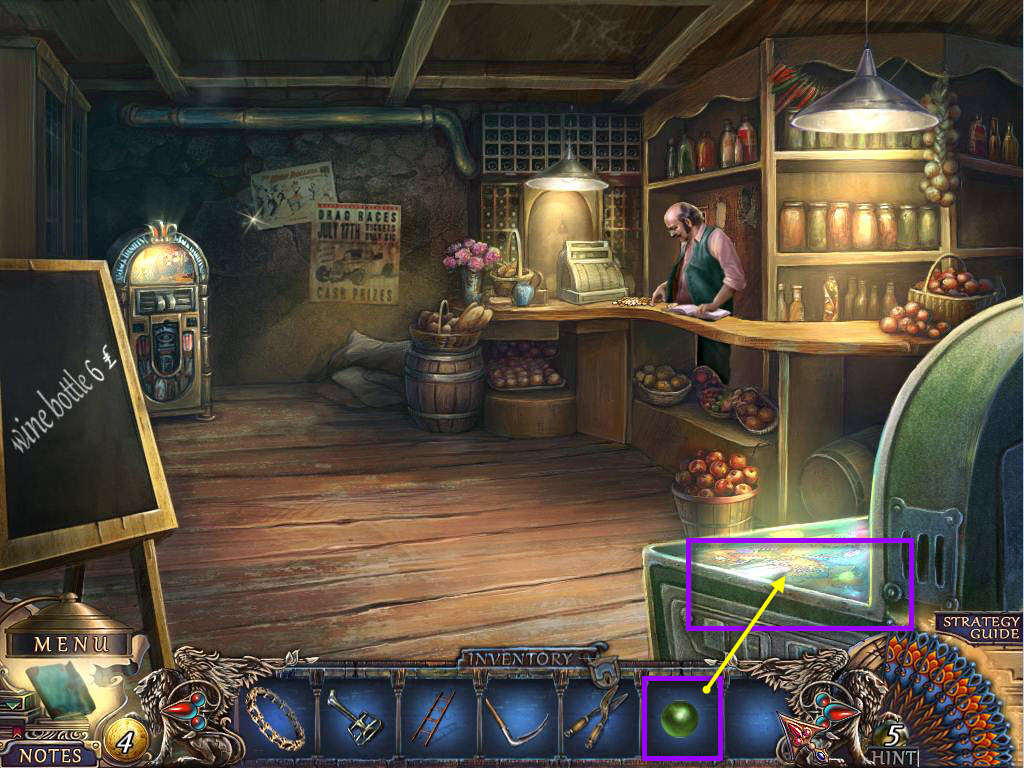Pick the metal key tool inventory item
This screenshot has height=768, width=1024.
tap(356, 717)
